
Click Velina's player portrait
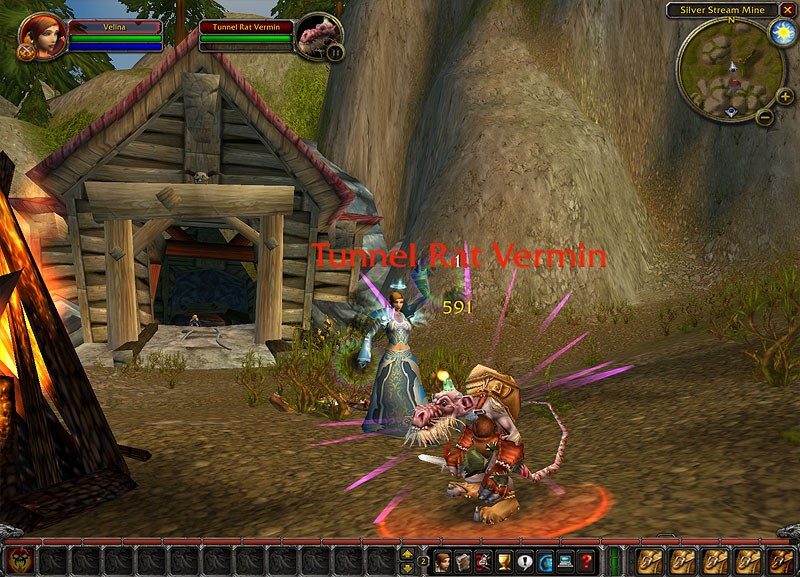42,37
